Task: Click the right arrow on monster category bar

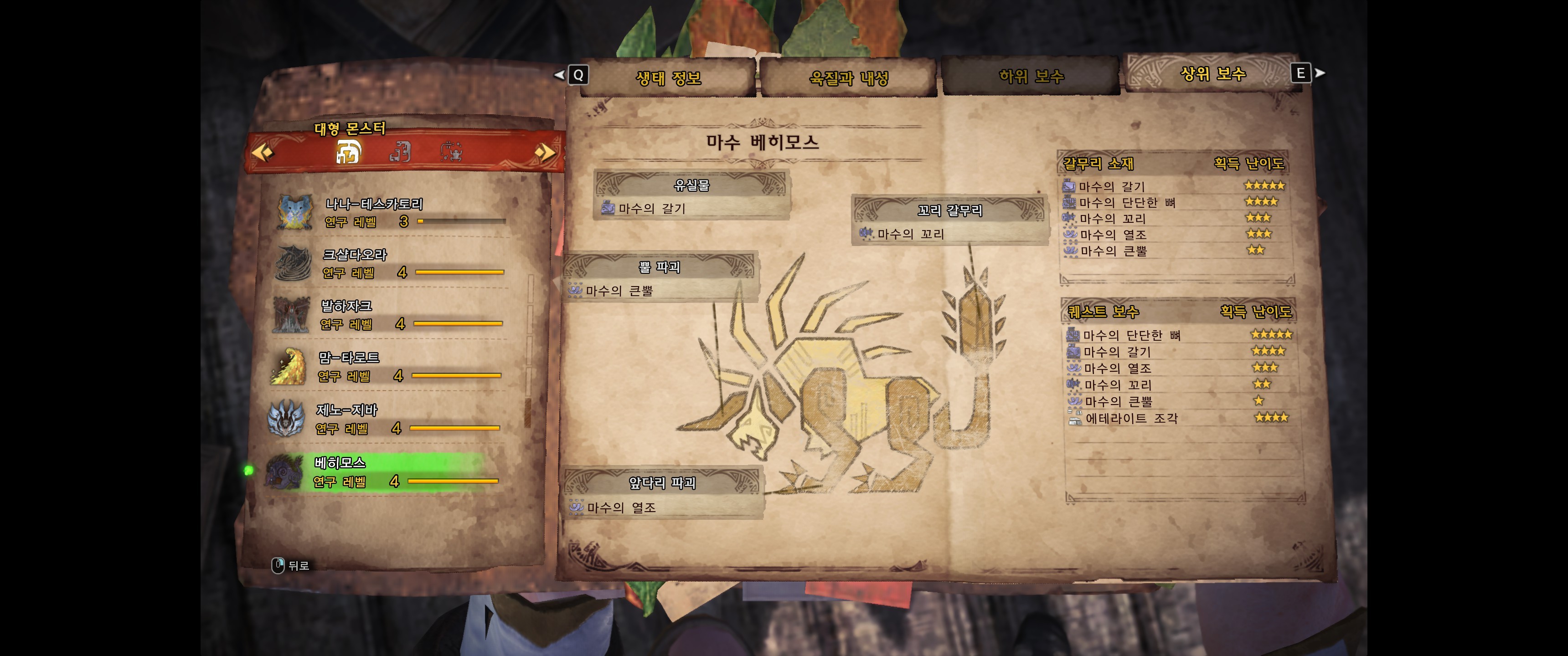Action: pos(544,152)
